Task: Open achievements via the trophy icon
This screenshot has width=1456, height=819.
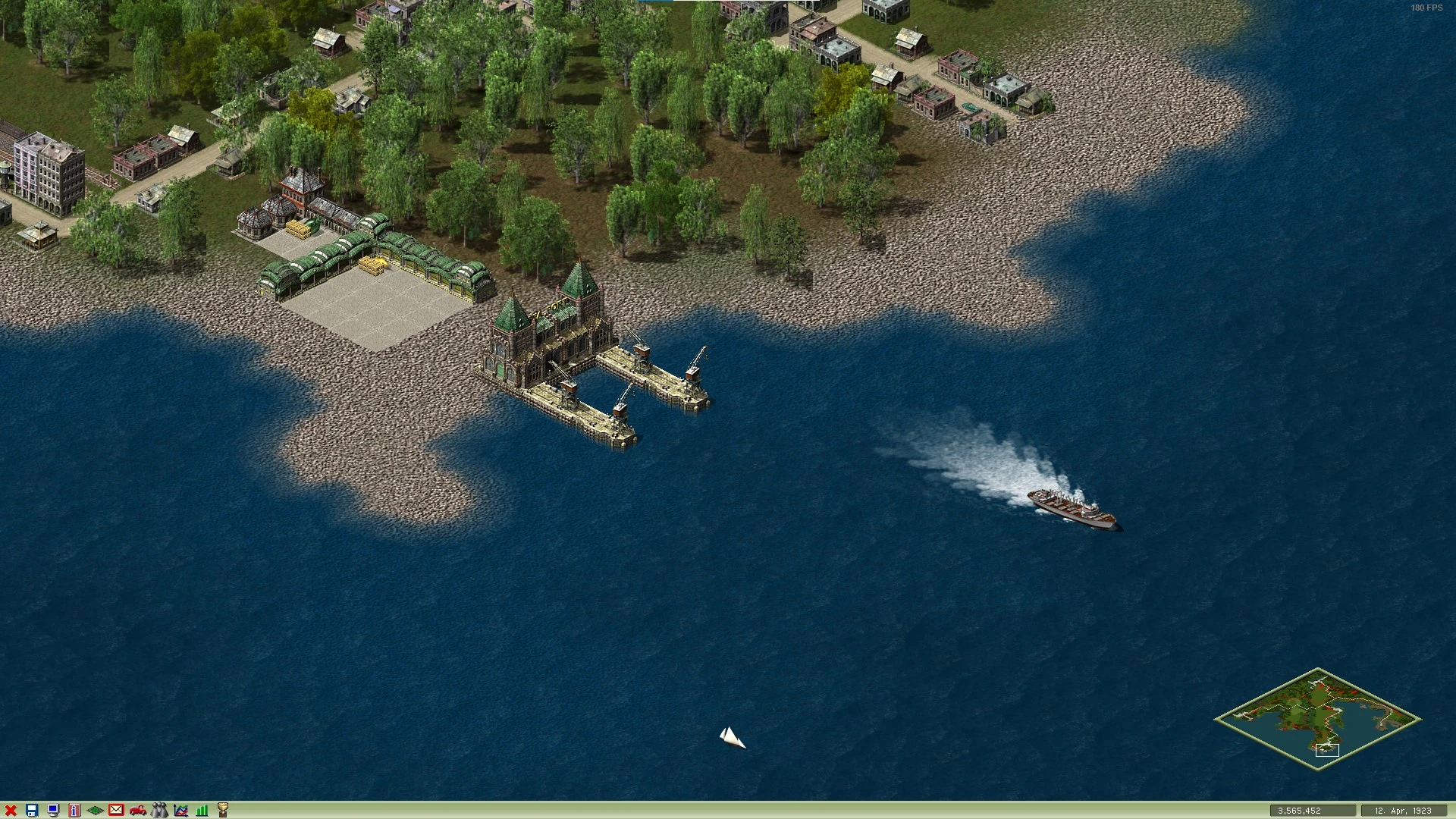Action: [224, 810]
